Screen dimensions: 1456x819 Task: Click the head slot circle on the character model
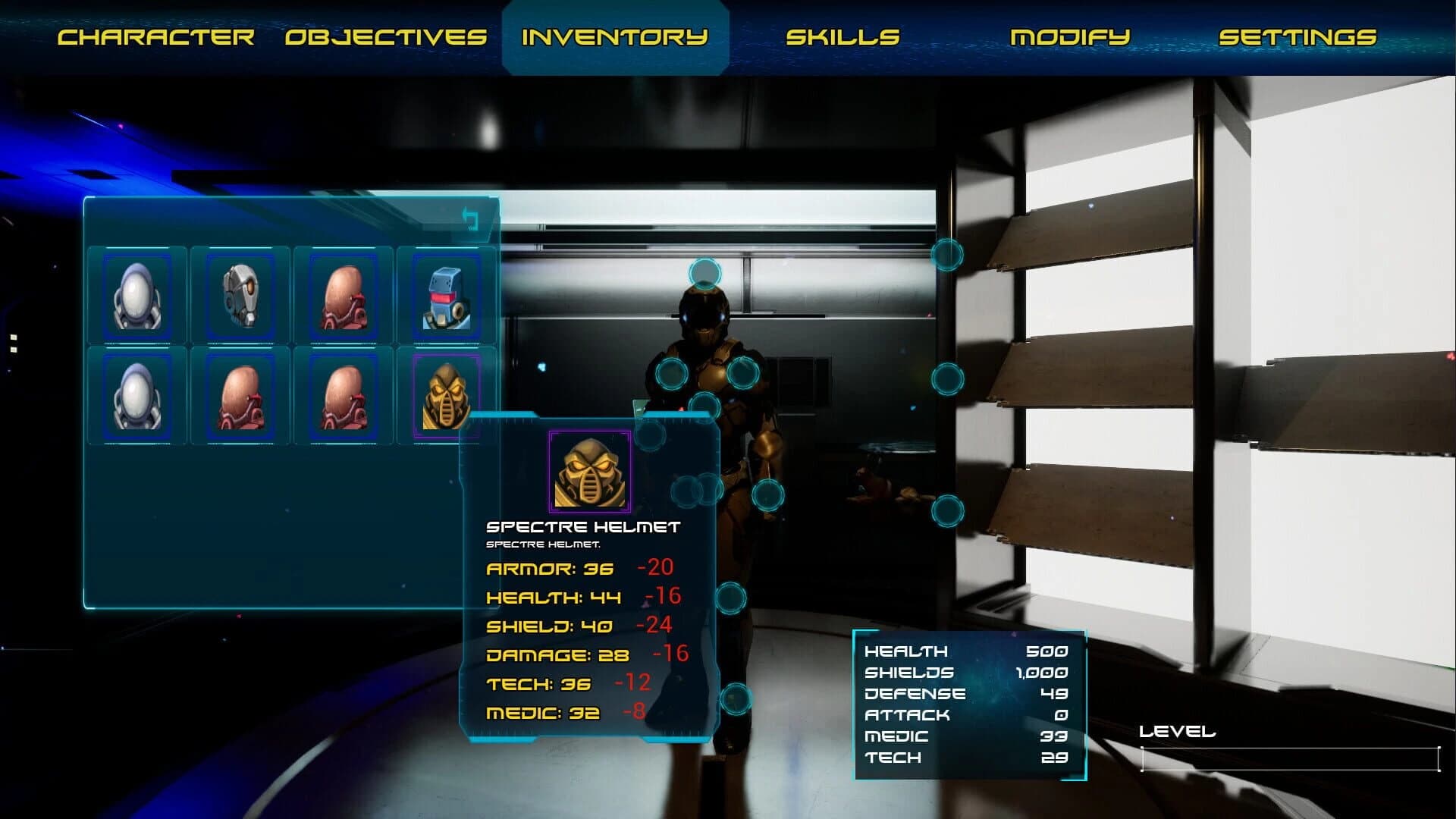pos(705,271)
